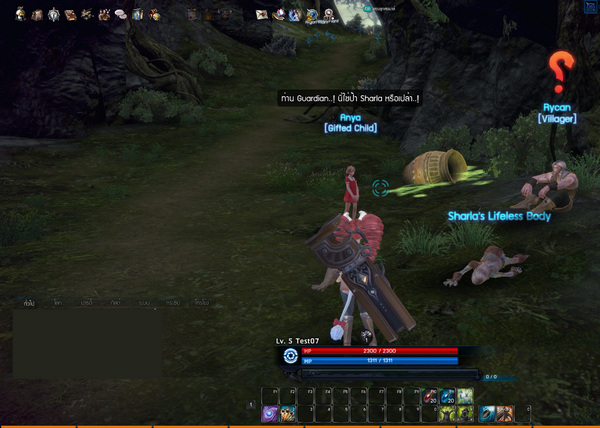Activate the purple swirl skill
The image size is (600, 428).
pos(270,413)
